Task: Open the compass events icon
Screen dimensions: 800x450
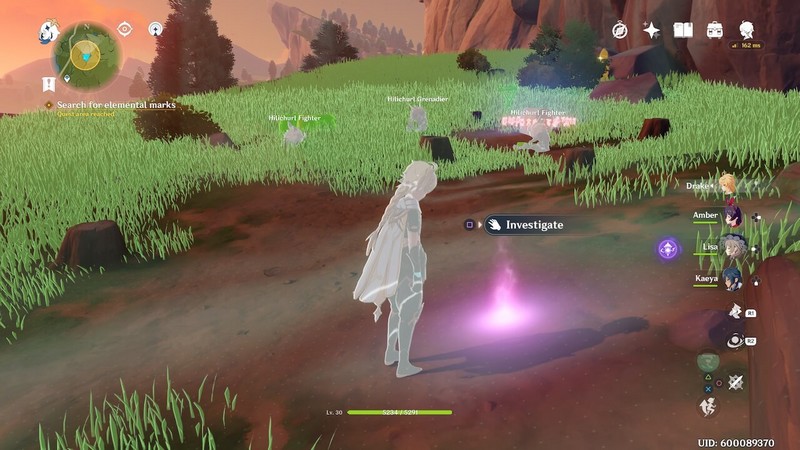Action: (621, 30)
